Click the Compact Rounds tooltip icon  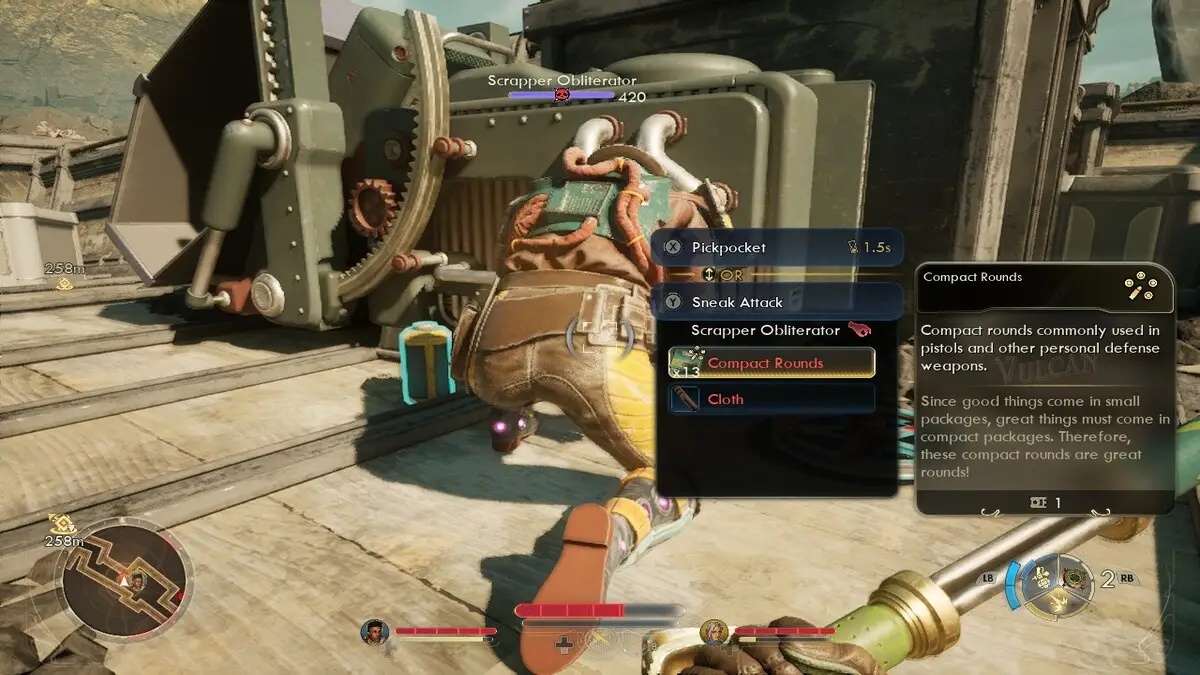click(1141, 289)
